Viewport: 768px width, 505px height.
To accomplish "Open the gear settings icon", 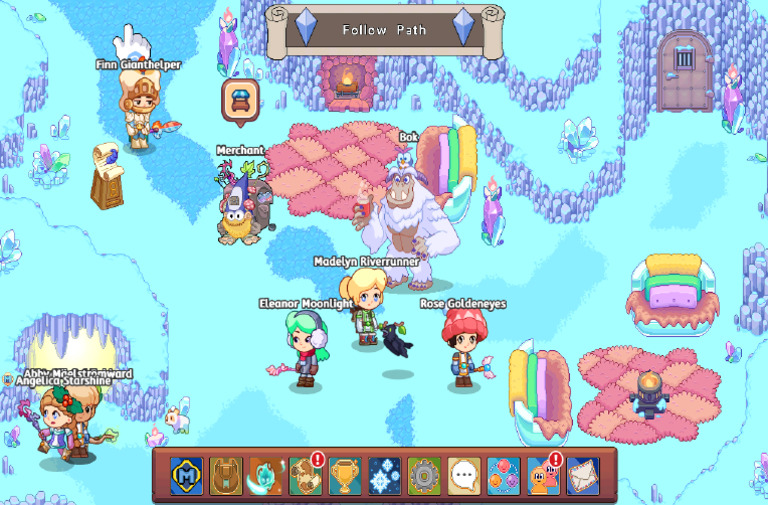I will [424, 476].
